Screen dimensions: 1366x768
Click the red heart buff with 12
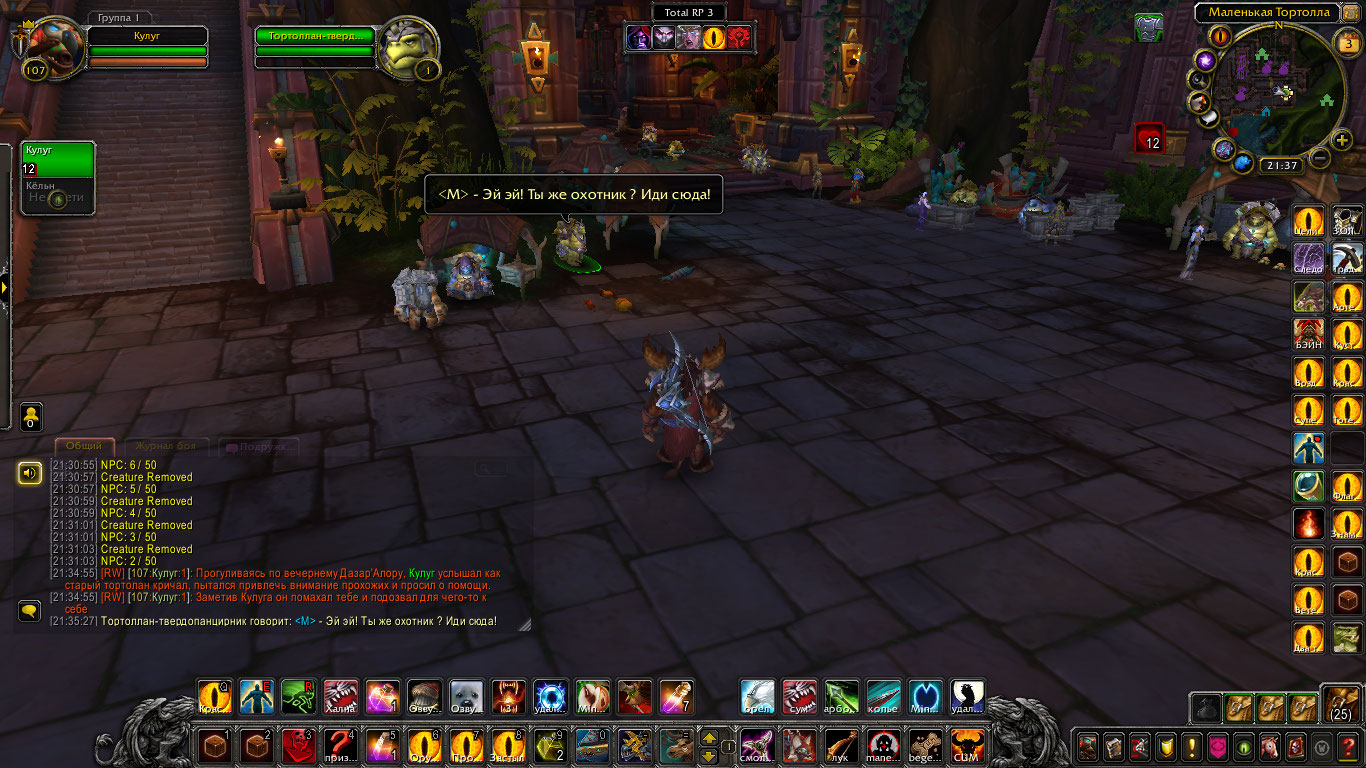click(1149, 138)
